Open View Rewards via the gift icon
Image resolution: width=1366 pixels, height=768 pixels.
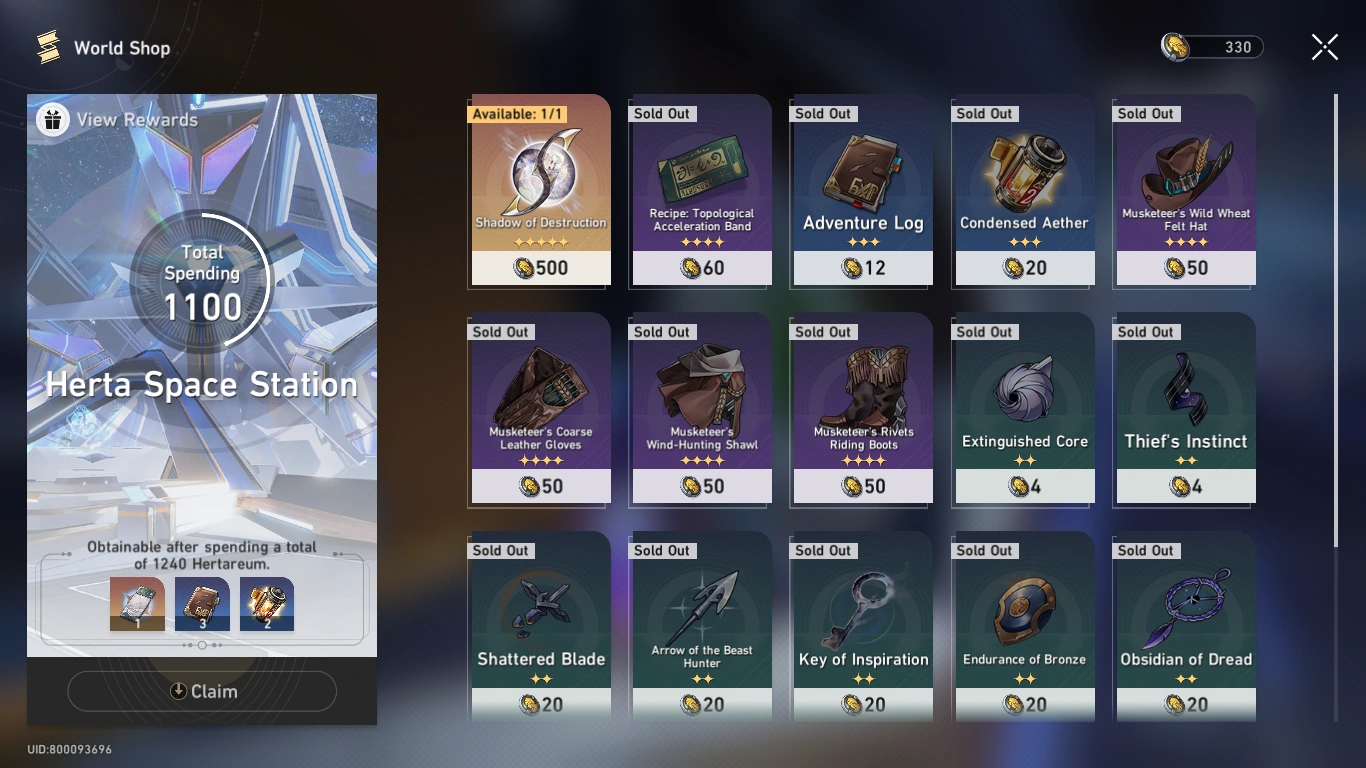point(51,118)
